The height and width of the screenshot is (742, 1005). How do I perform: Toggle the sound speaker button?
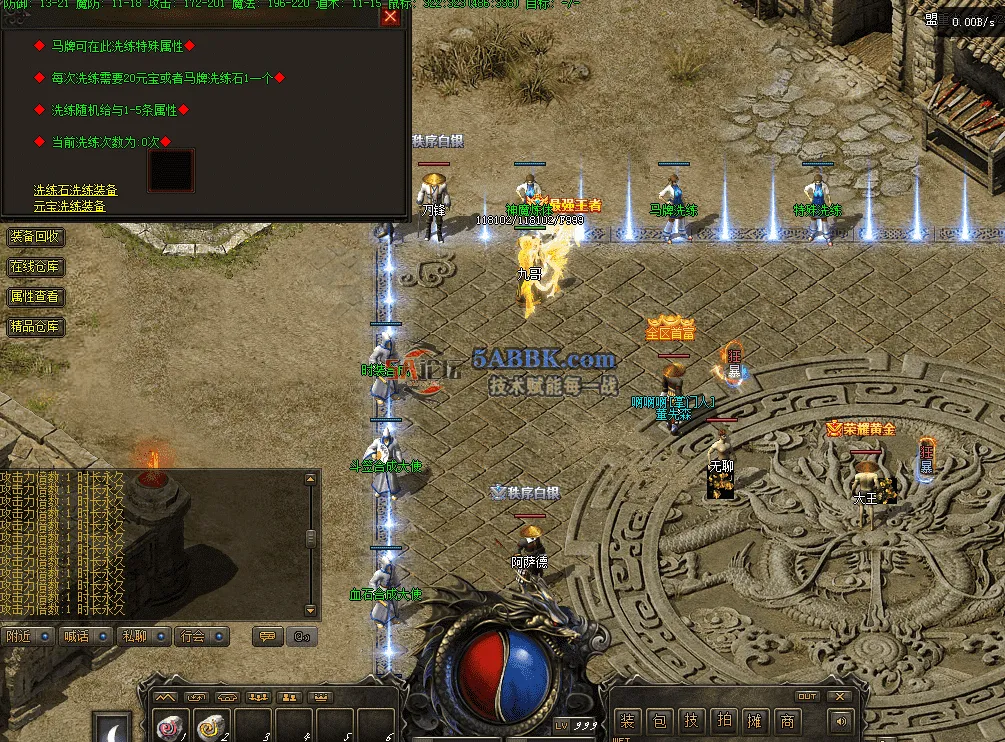click(842, 720)
